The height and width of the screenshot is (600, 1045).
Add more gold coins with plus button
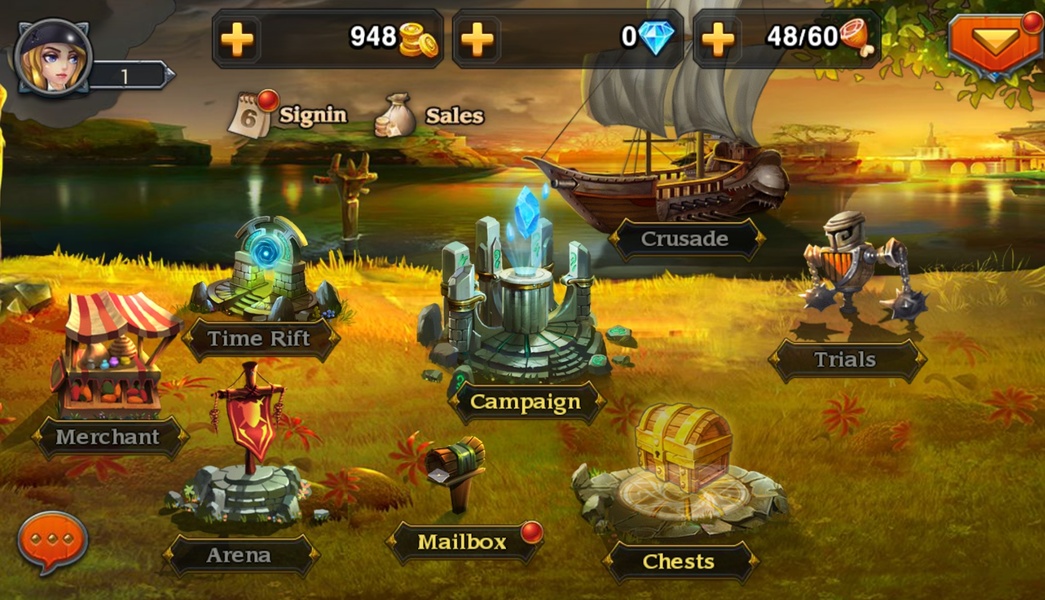click(237, 40)
